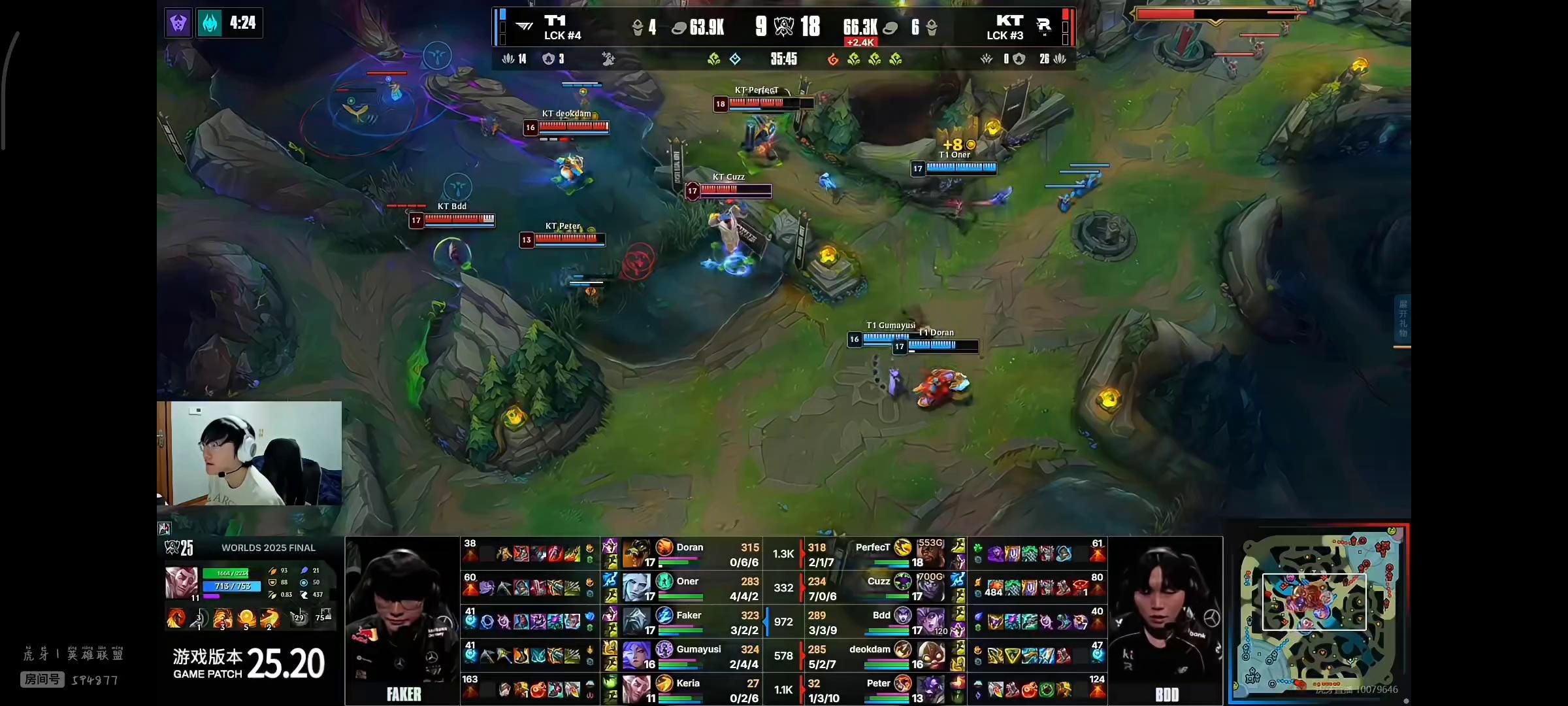Open the gift panel tab on the right edge

(x=1403, y=319)
